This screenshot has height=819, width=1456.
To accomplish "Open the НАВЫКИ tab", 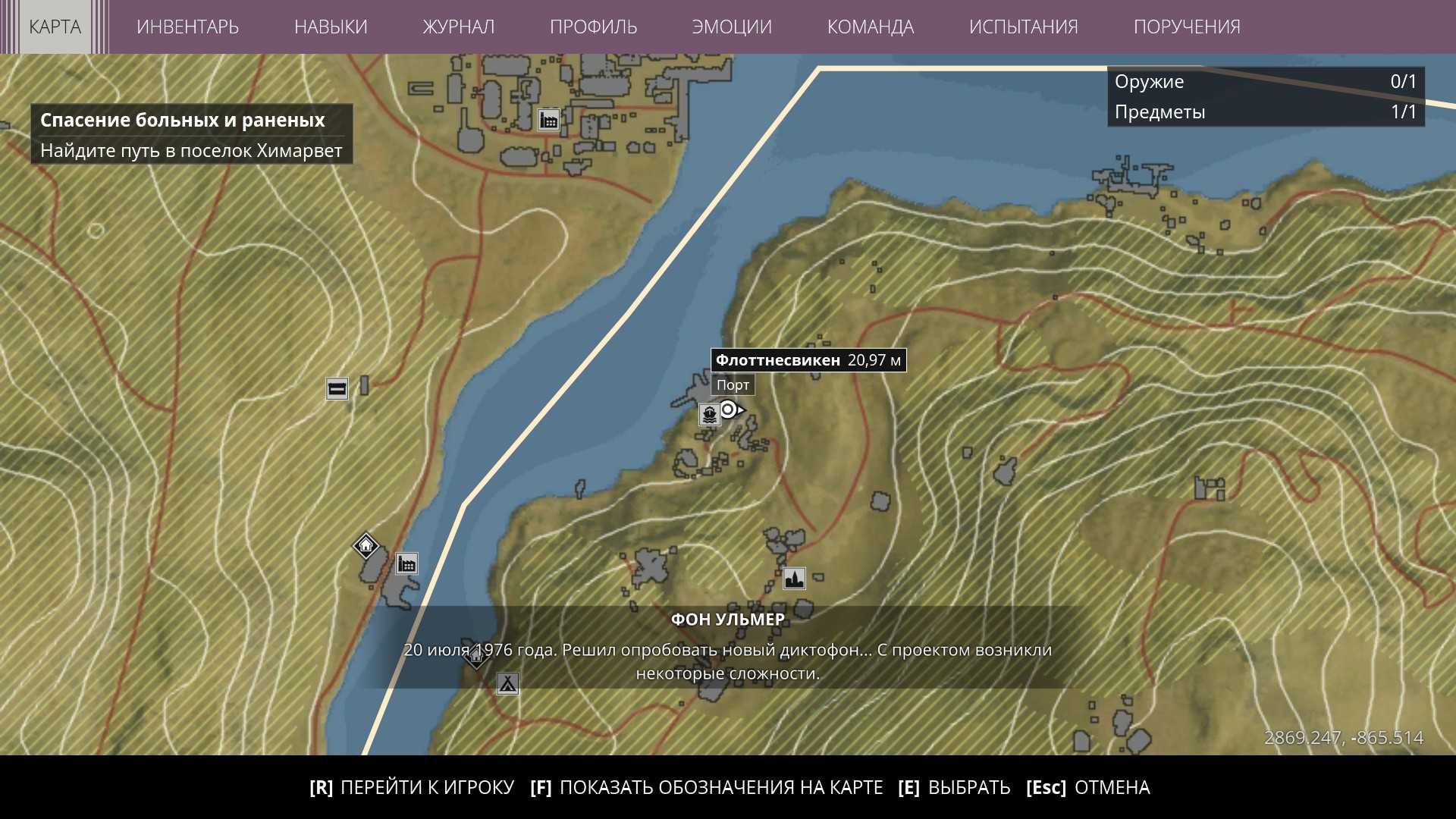I will pyautogui.click(x=331, y=27).
